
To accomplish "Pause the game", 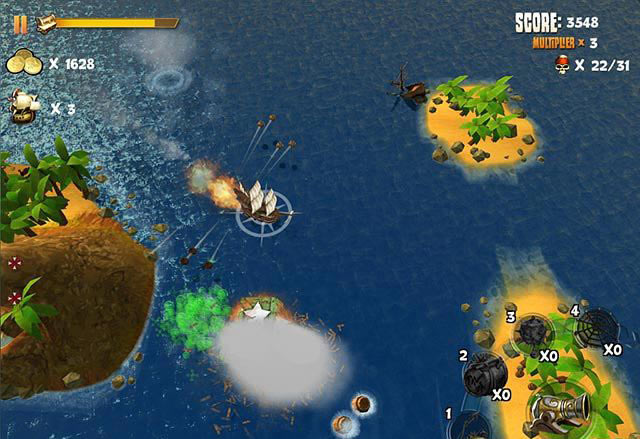I will point(20,23).
